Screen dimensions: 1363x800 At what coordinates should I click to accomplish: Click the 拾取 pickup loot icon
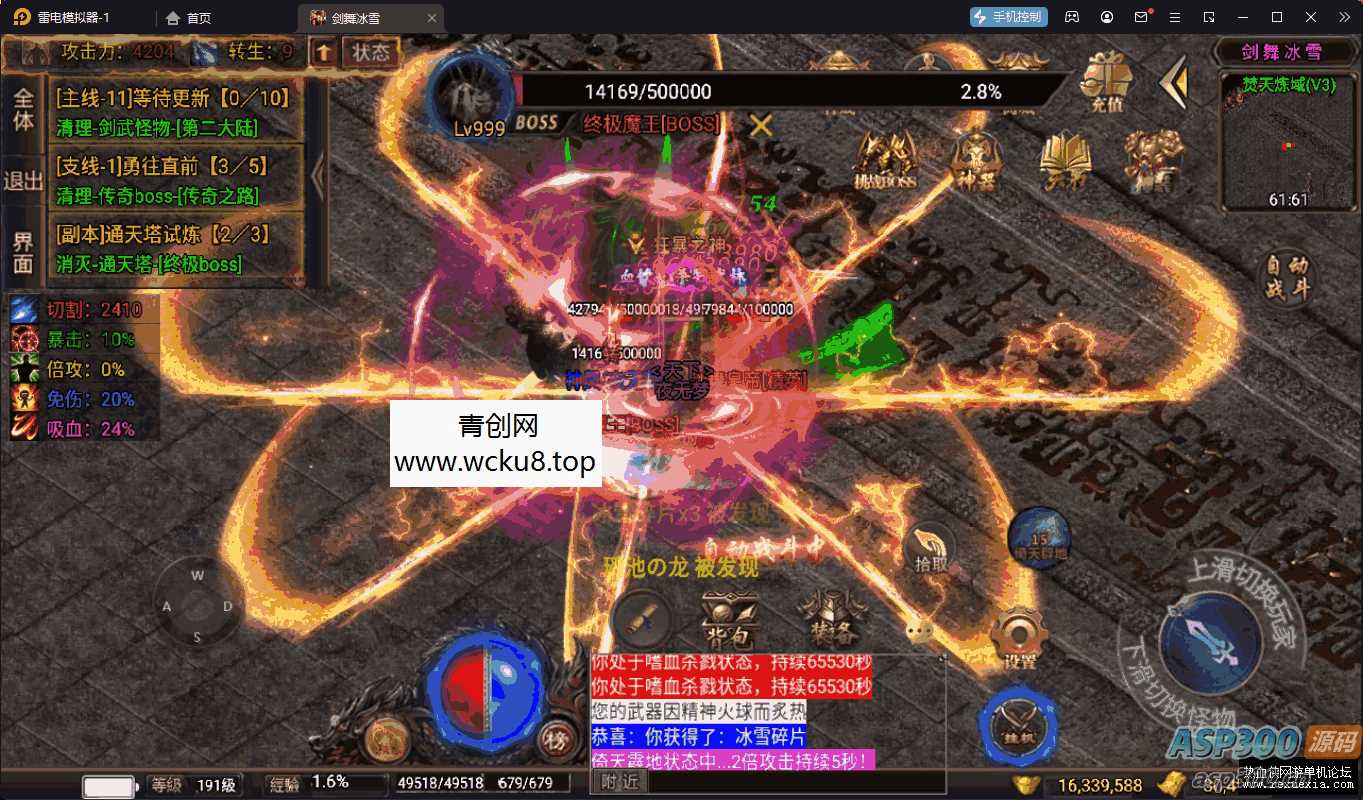point(932,545)
